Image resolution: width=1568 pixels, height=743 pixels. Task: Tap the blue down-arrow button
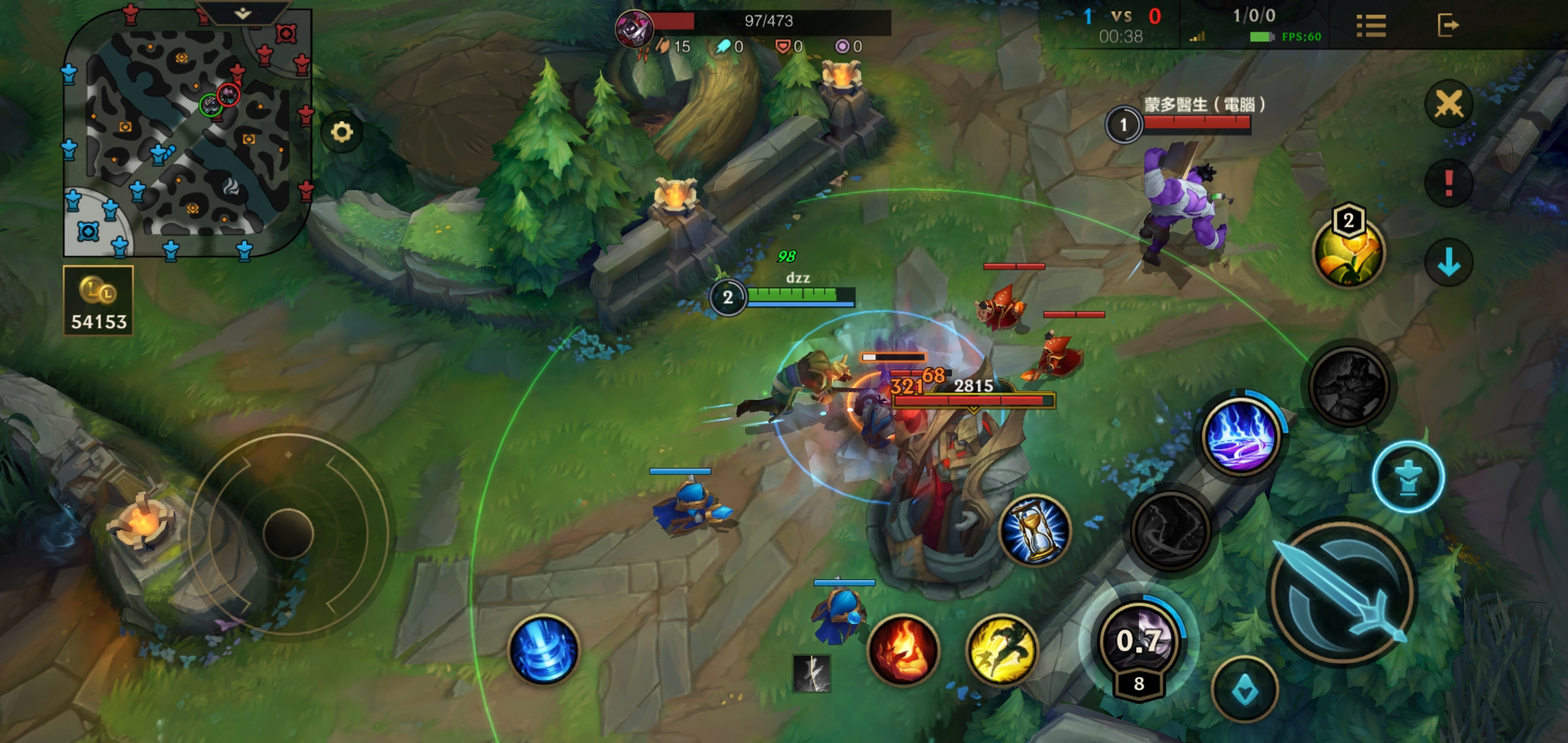(x=1448, y=262)
